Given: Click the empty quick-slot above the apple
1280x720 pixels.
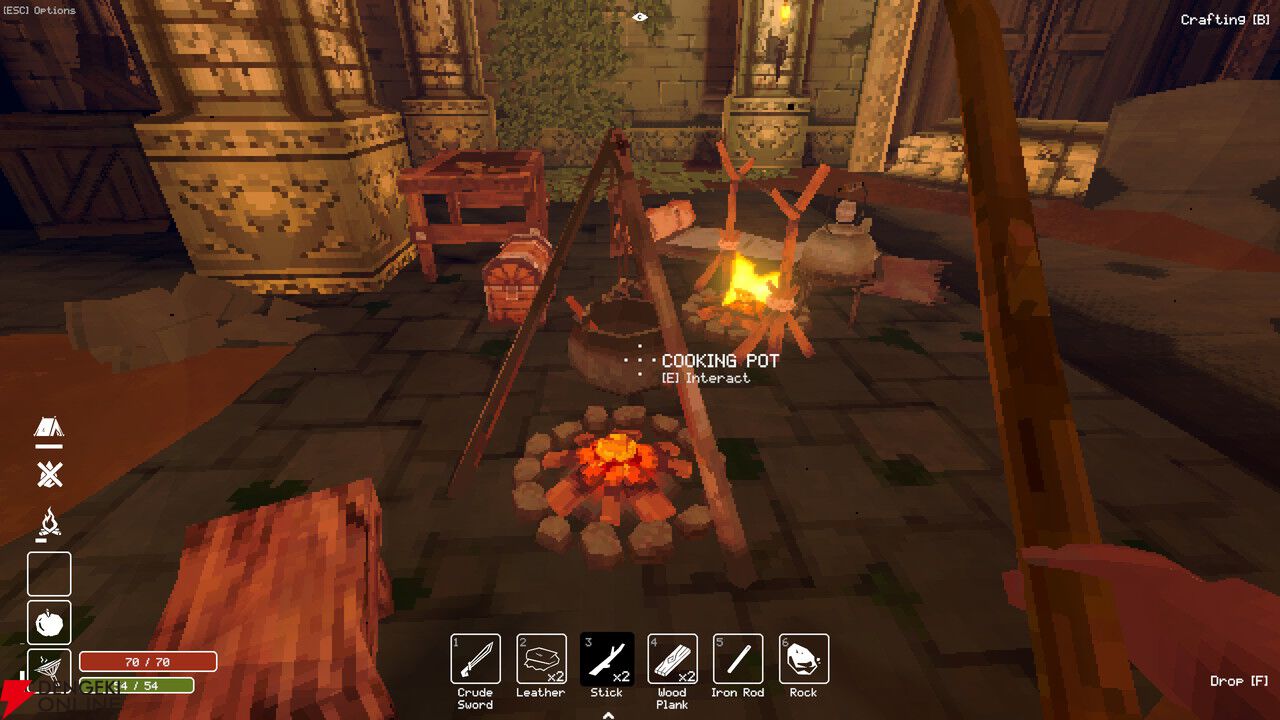Looking at the screenshot, I should pos(48,574).
